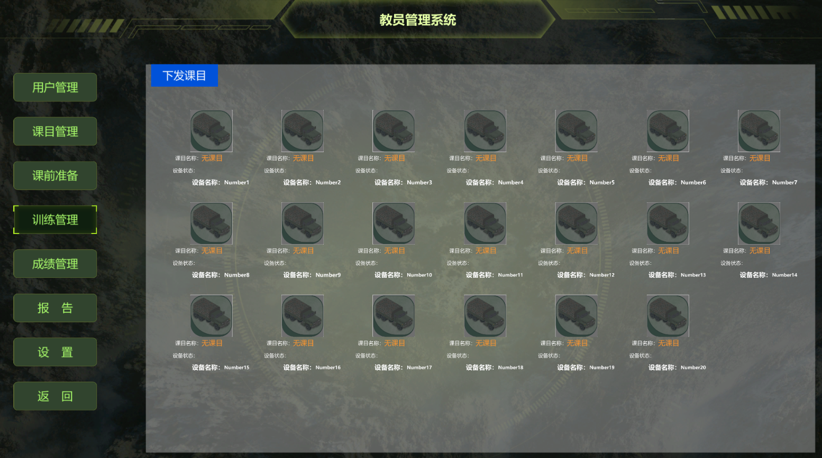Open 设置 settings menu
This screenshot has height=458, width=822.
pos(55,352)
